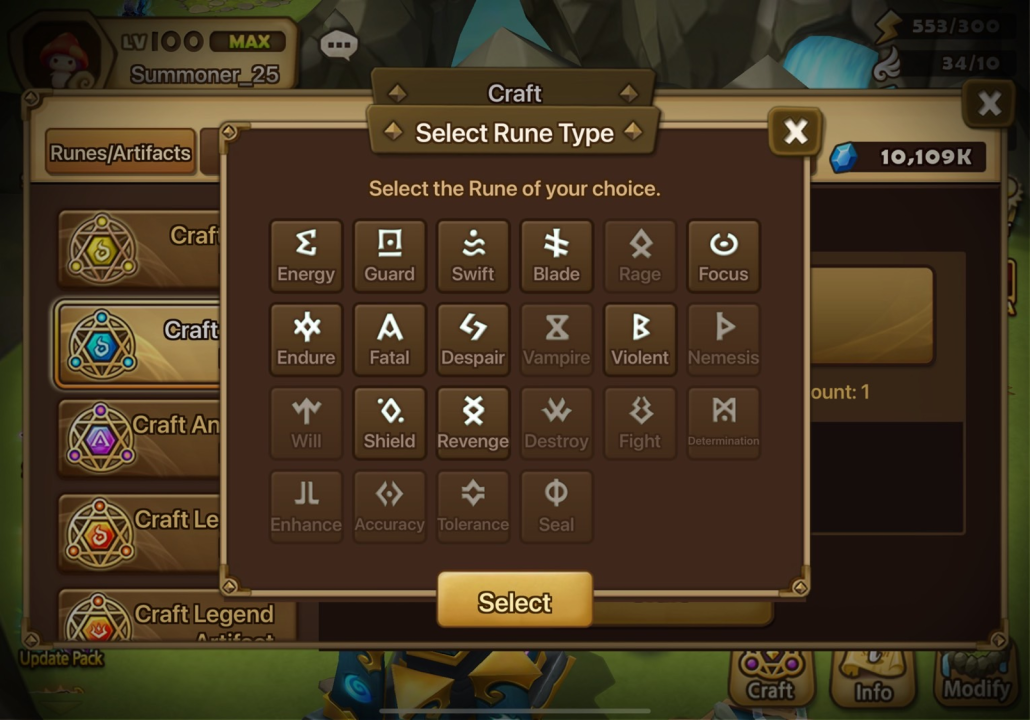Select the Focus rune tile
1030x720 pixels.
pyautogui.click(x=723, y=256)
